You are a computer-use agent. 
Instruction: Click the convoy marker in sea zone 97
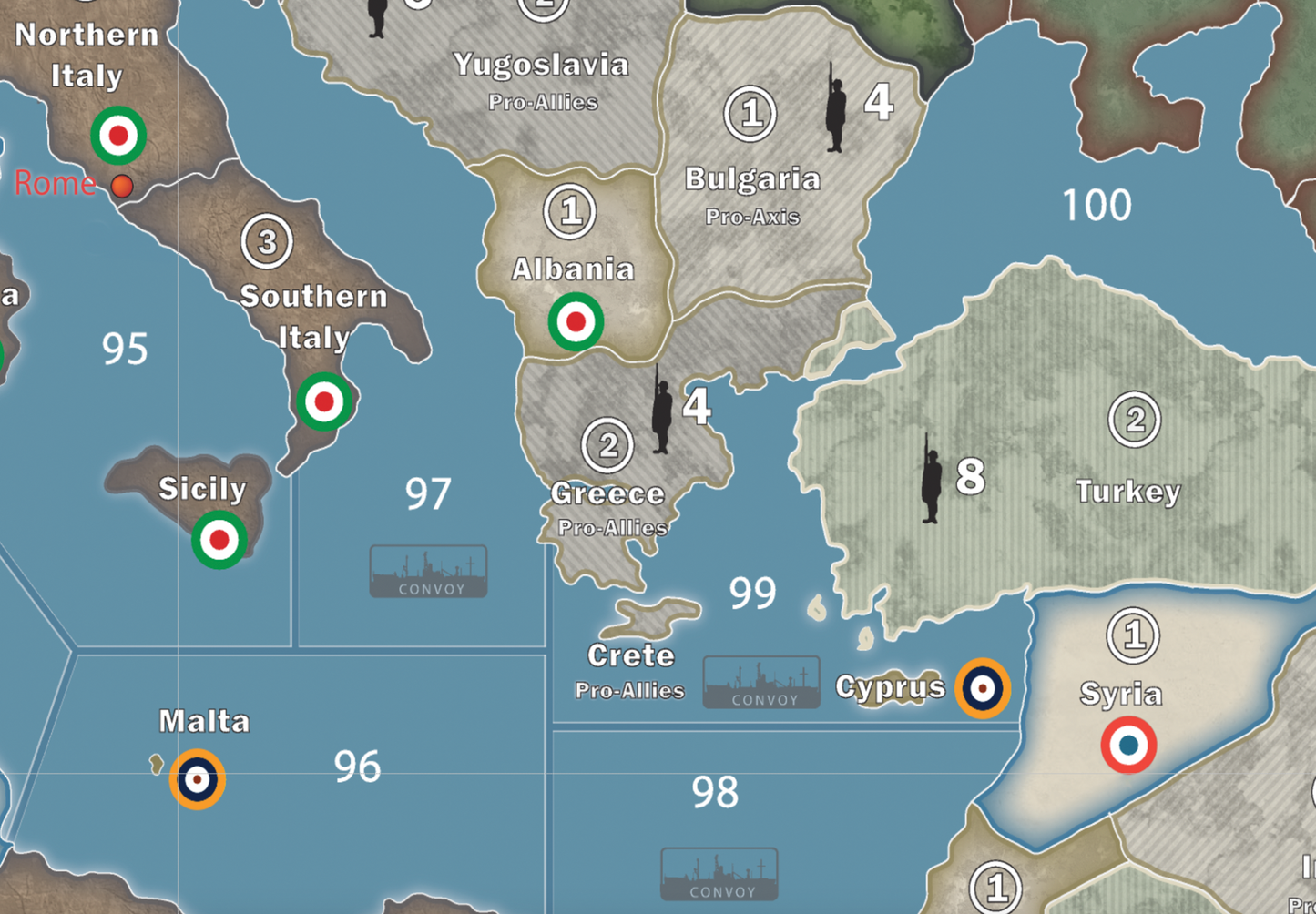pyautogui.click(x=428, y=572)
